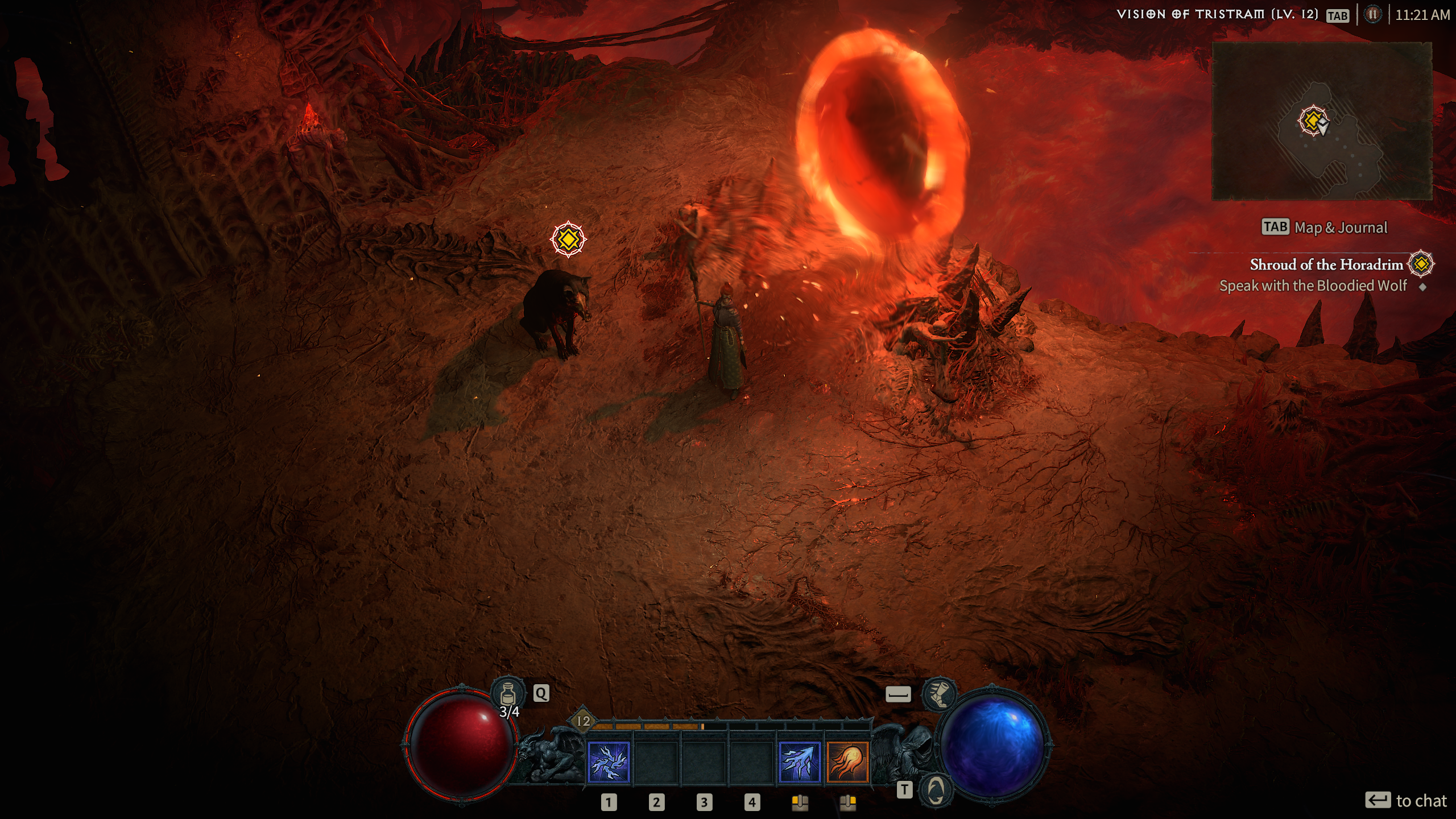Trigger the winged boot evade icon
Viewport: 1456px width, 819px height.
pyautogui.click(x=939, y=694)
